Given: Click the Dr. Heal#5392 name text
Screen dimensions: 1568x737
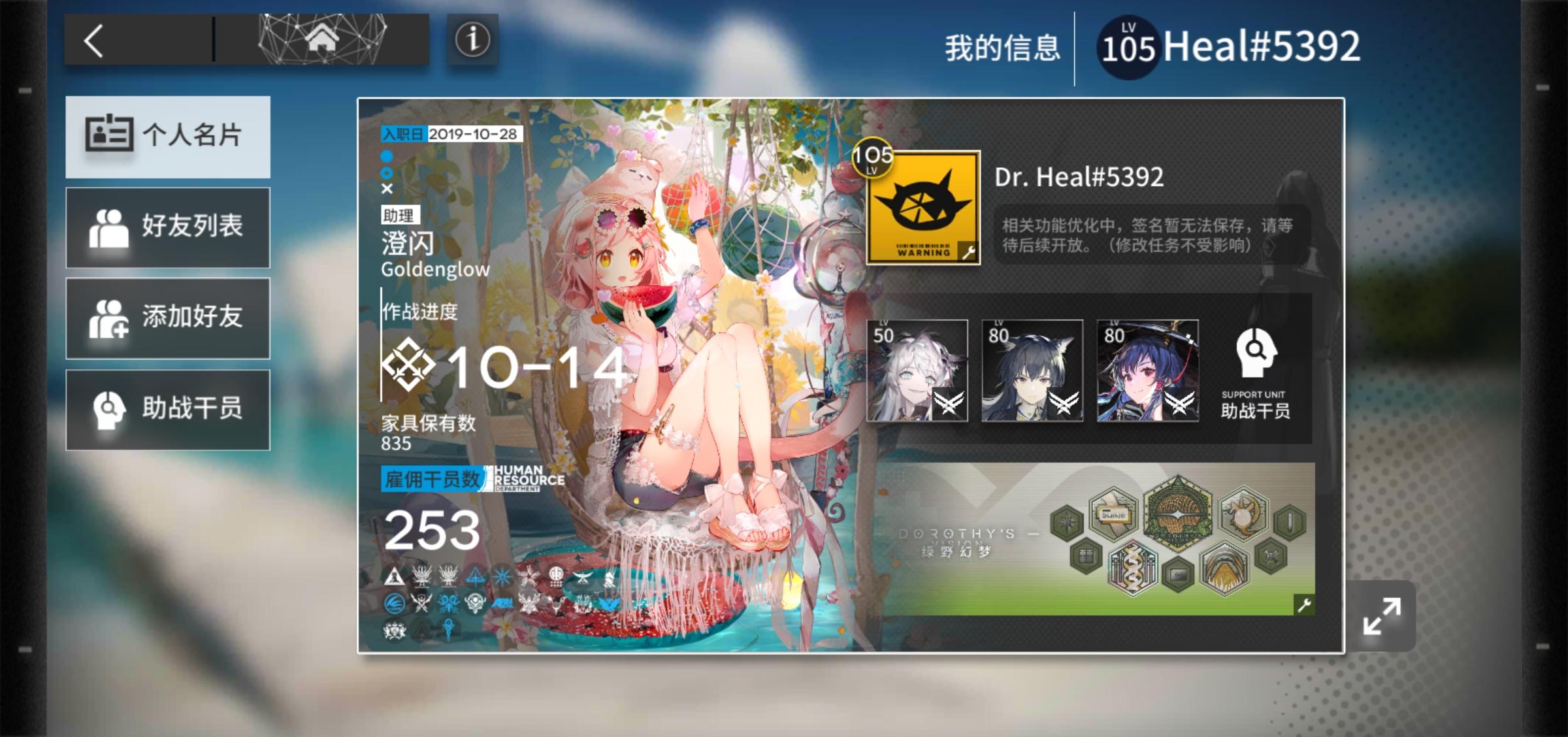Looking at the screenshot, I should coord(1078,177).
